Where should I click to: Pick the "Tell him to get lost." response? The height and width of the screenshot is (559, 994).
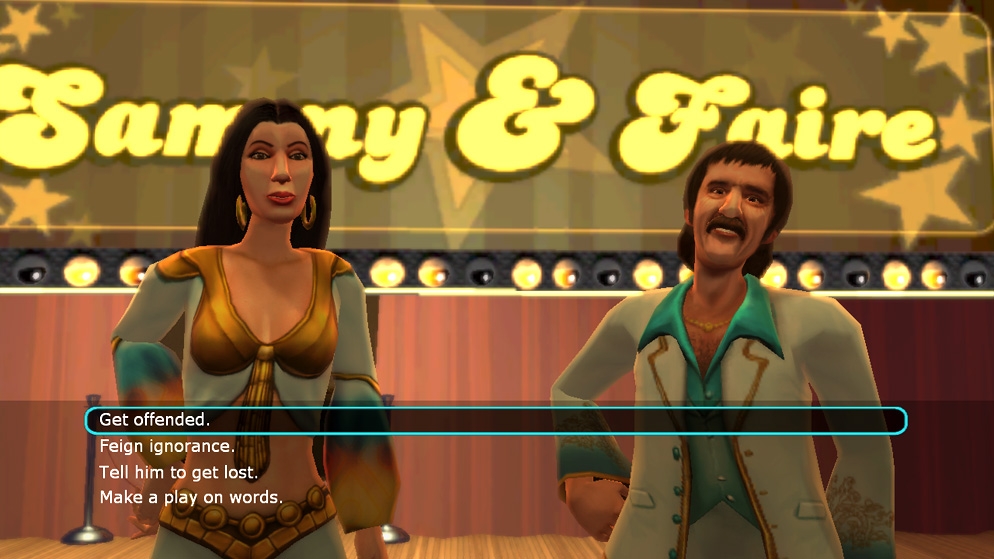(x=180, y=472)
